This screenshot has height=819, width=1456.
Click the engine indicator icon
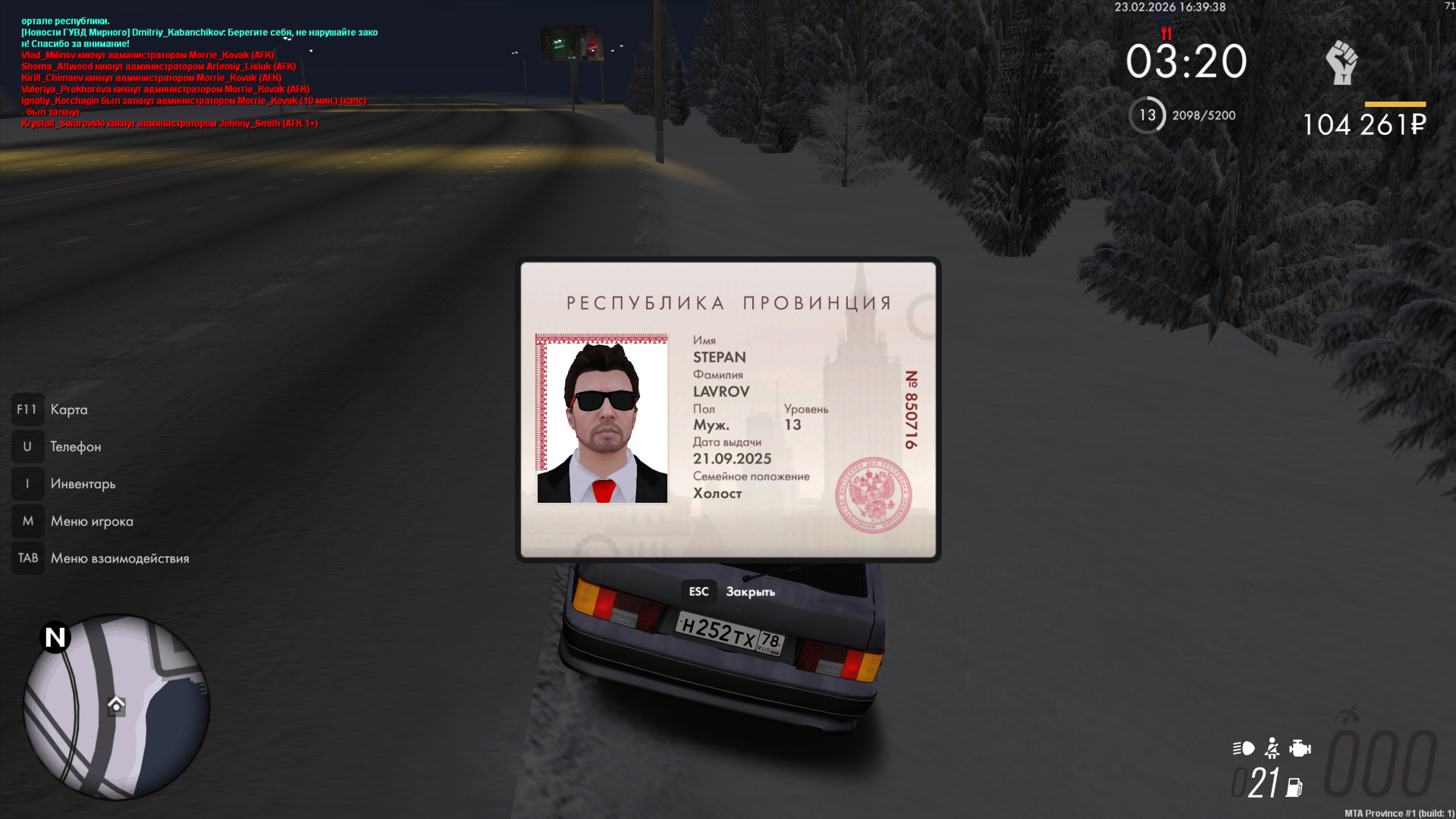[1300, 748]
